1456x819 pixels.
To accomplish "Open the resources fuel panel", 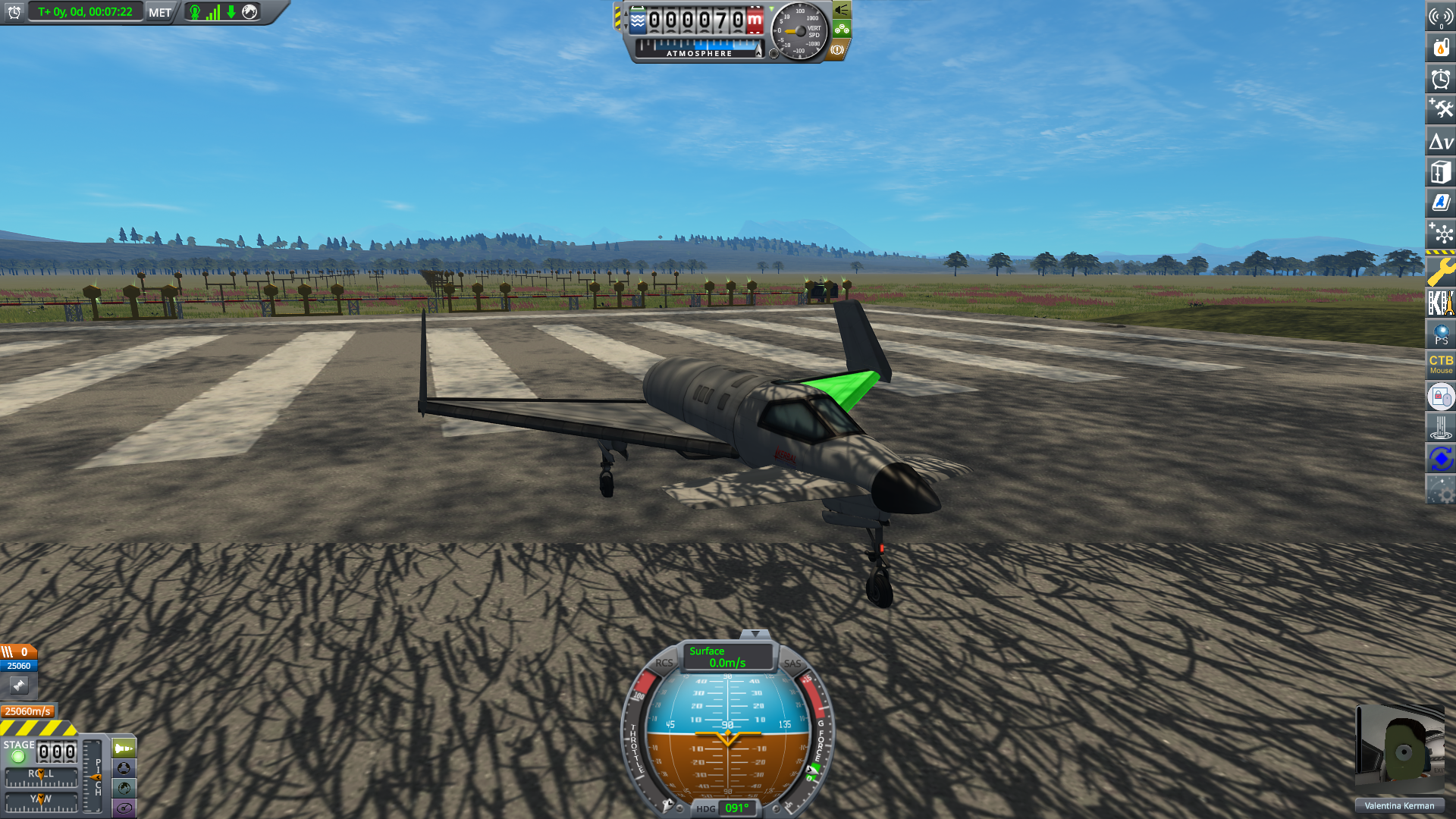I will pyautogui.click(x=1442, y=47).
